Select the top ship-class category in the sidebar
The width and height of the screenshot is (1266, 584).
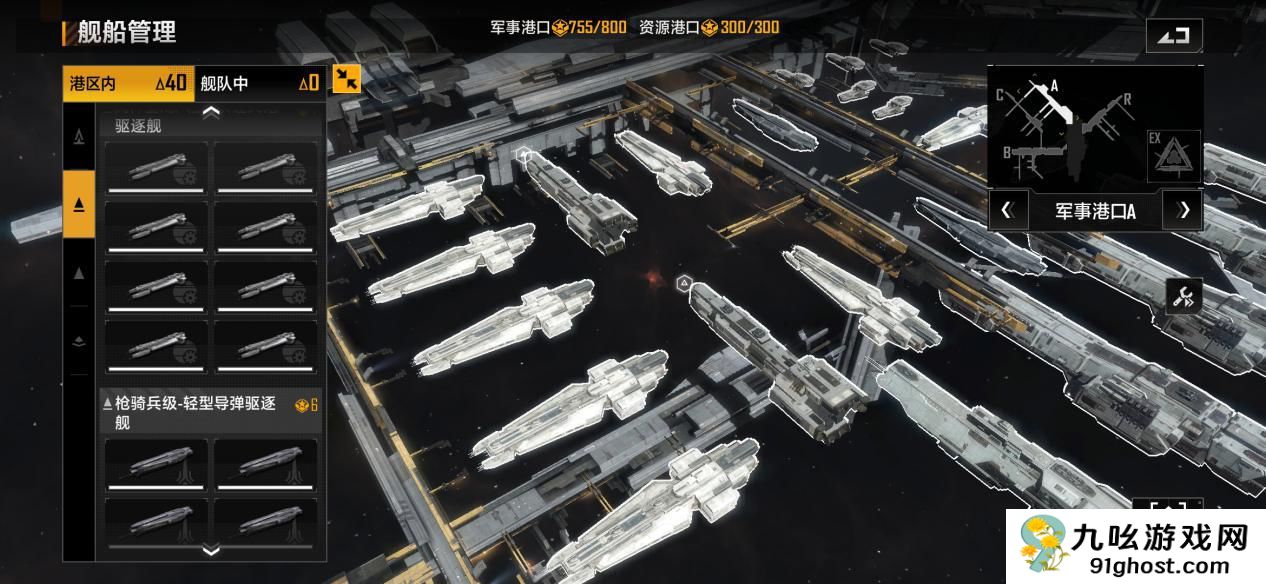point(79,135)
